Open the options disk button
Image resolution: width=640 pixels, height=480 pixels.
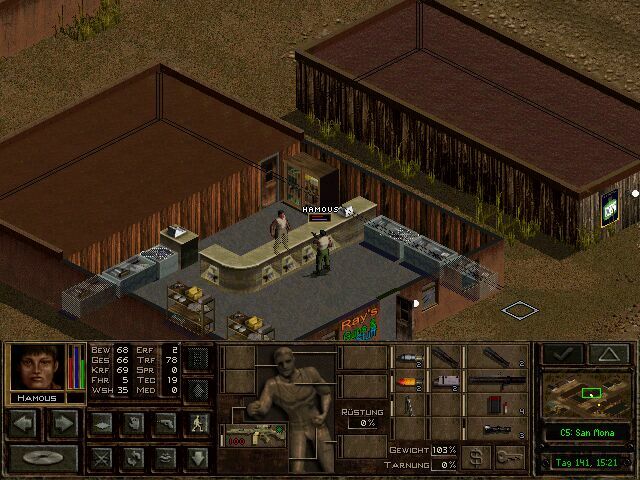(x=43, y=458)
